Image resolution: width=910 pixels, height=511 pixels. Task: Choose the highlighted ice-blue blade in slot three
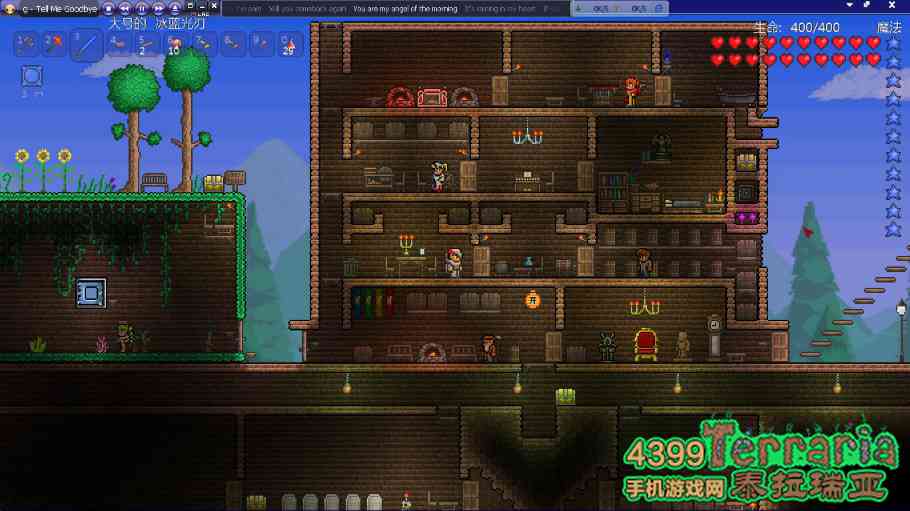87,45
